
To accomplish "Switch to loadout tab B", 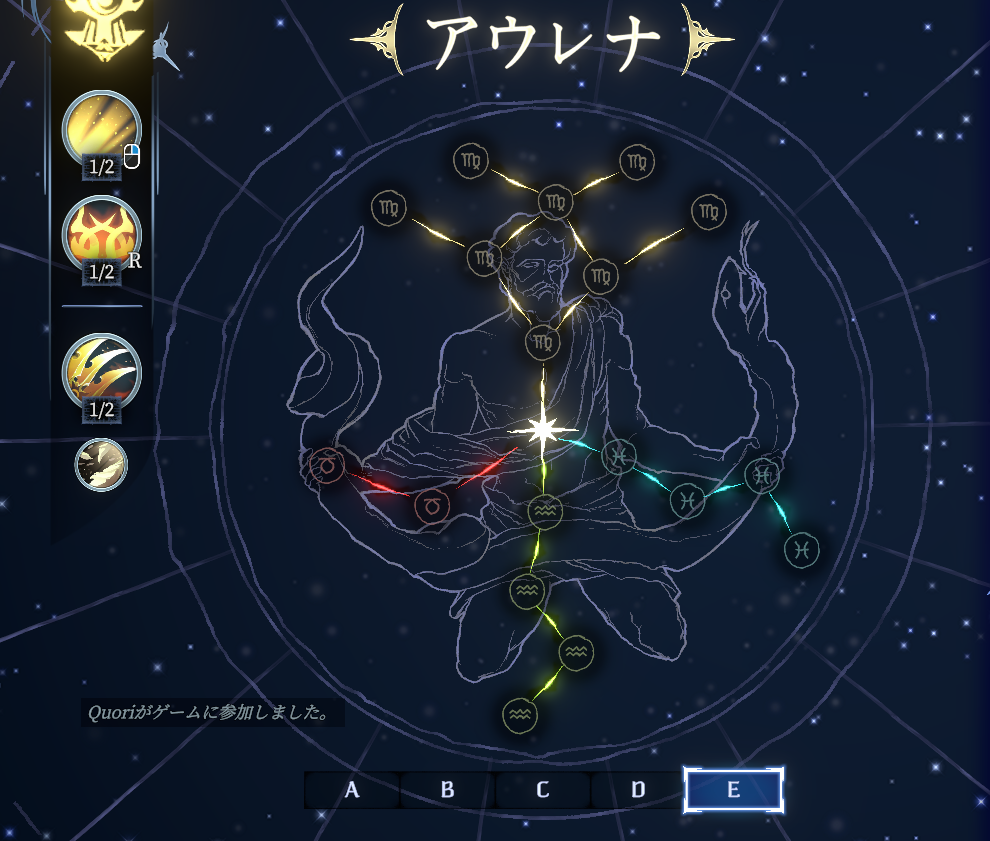I will 447,790.
